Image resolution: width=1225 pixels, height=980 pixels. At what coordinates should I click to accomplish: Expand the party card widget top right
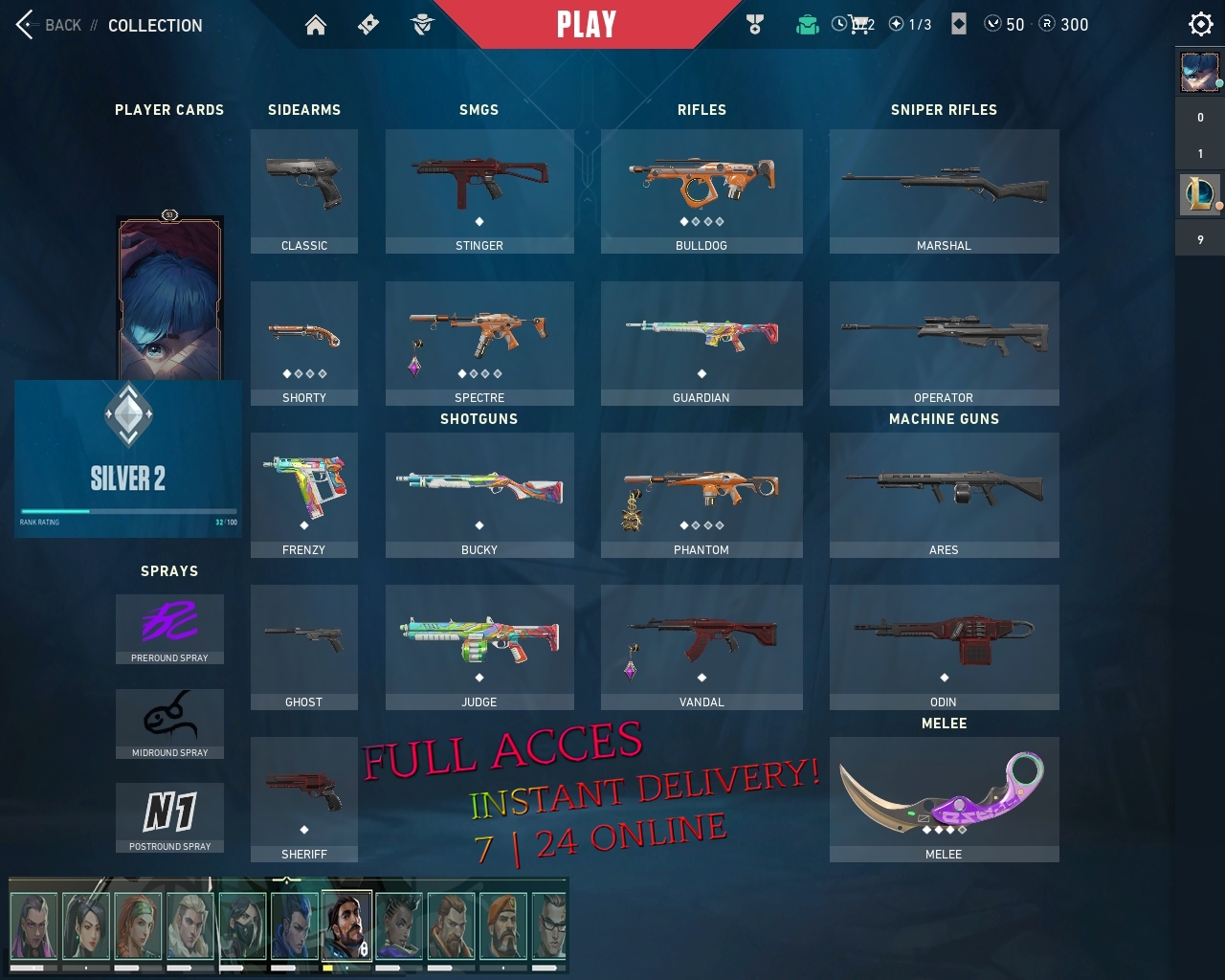tap(1199, 72)
